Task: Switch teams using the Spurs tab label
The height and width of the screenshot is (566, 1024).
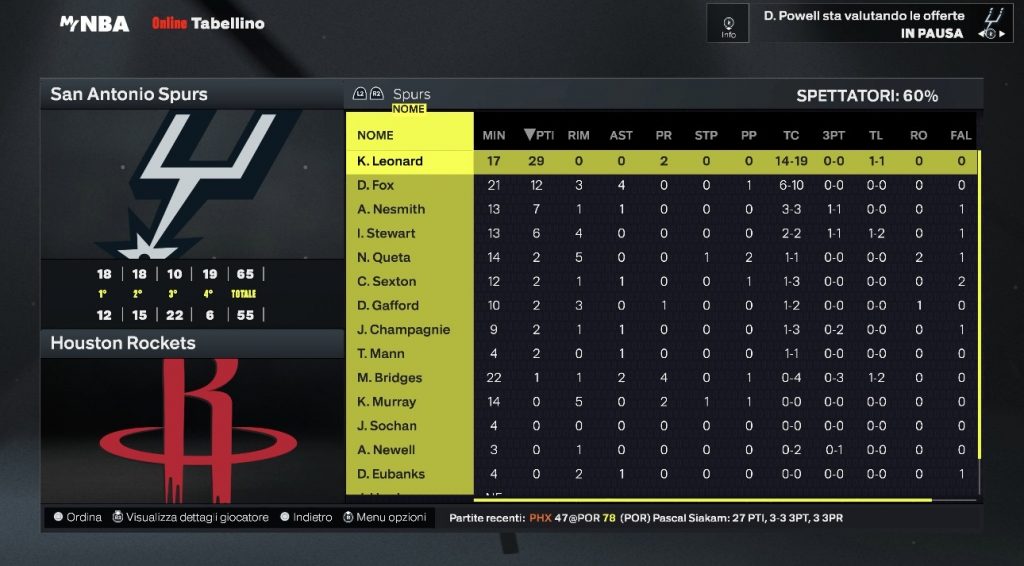Action: point(411,94)
